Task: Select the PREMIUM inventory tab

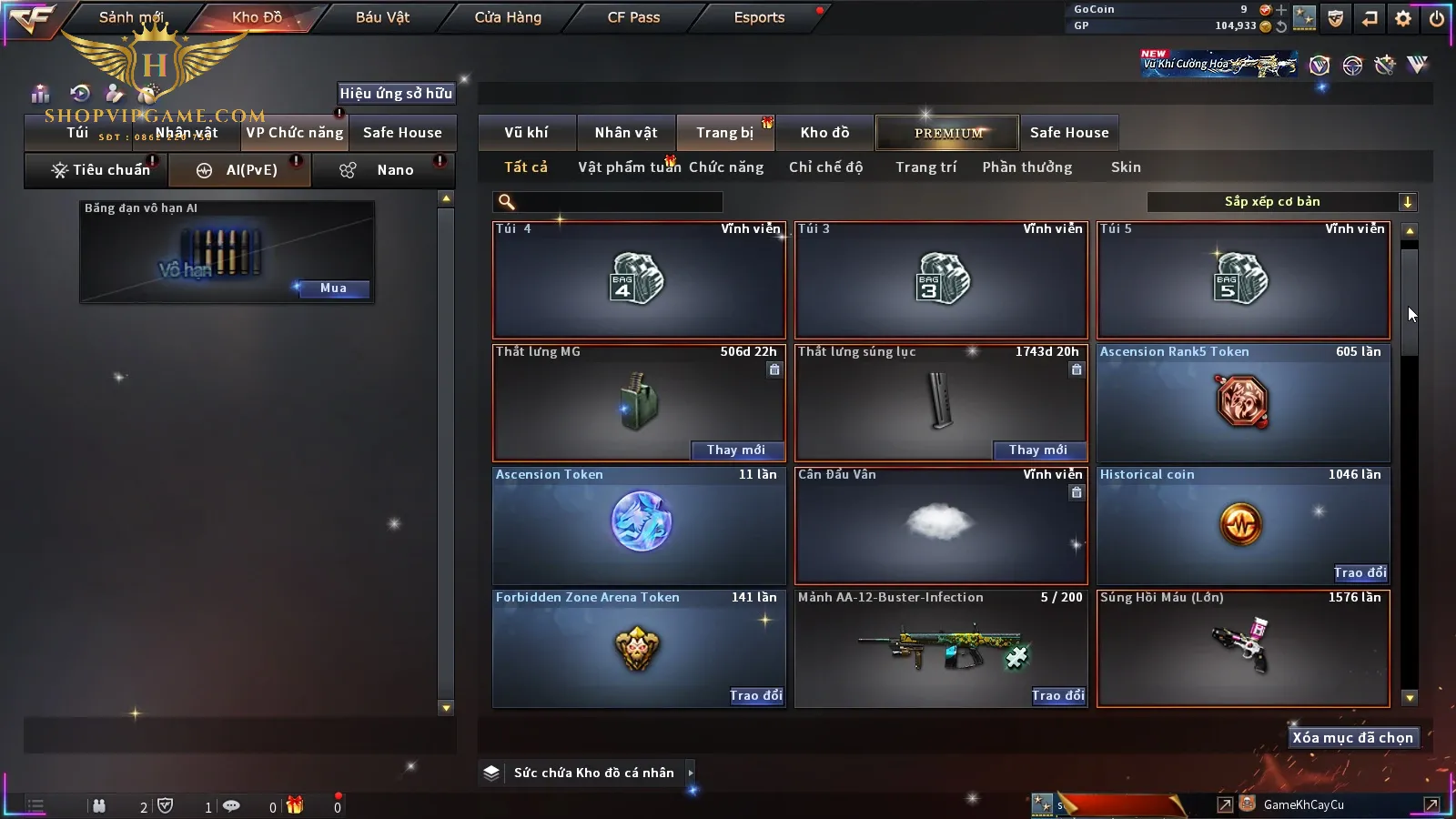Action: (947, 133)
